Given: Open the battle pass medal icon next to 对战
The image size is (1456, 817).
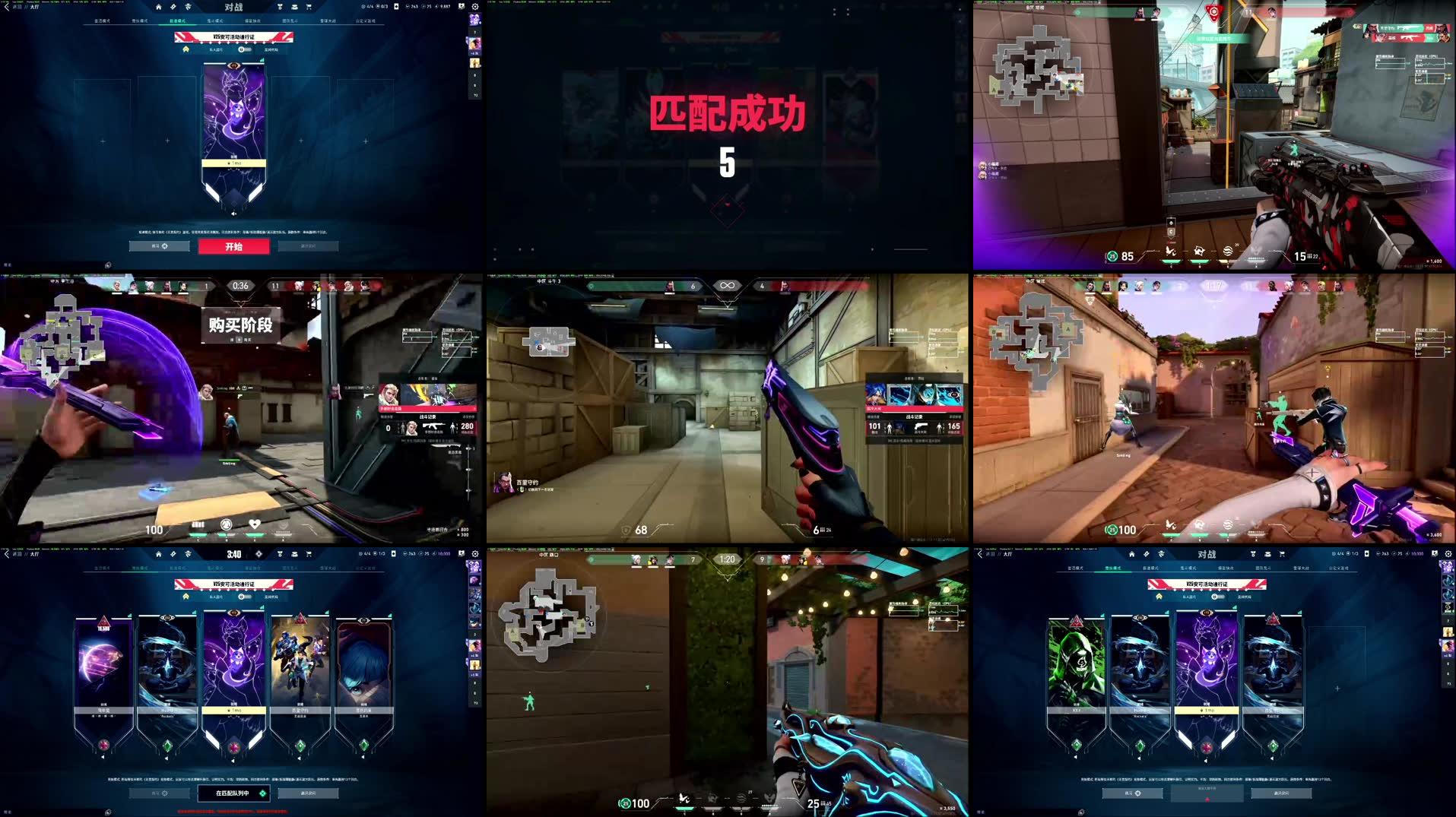Looking at the screenshot, I should [x=279, y=6].
